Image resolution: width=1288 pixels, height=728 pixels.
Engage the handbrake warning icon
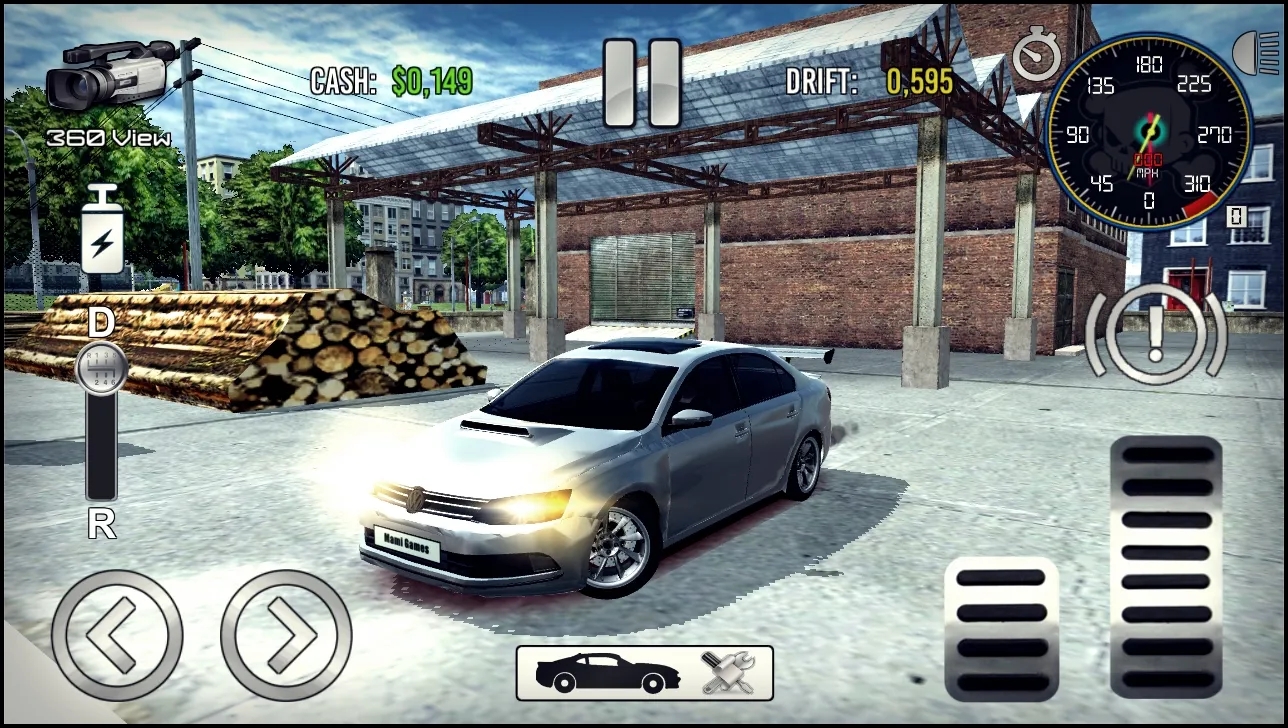(x=1156, y=335)
